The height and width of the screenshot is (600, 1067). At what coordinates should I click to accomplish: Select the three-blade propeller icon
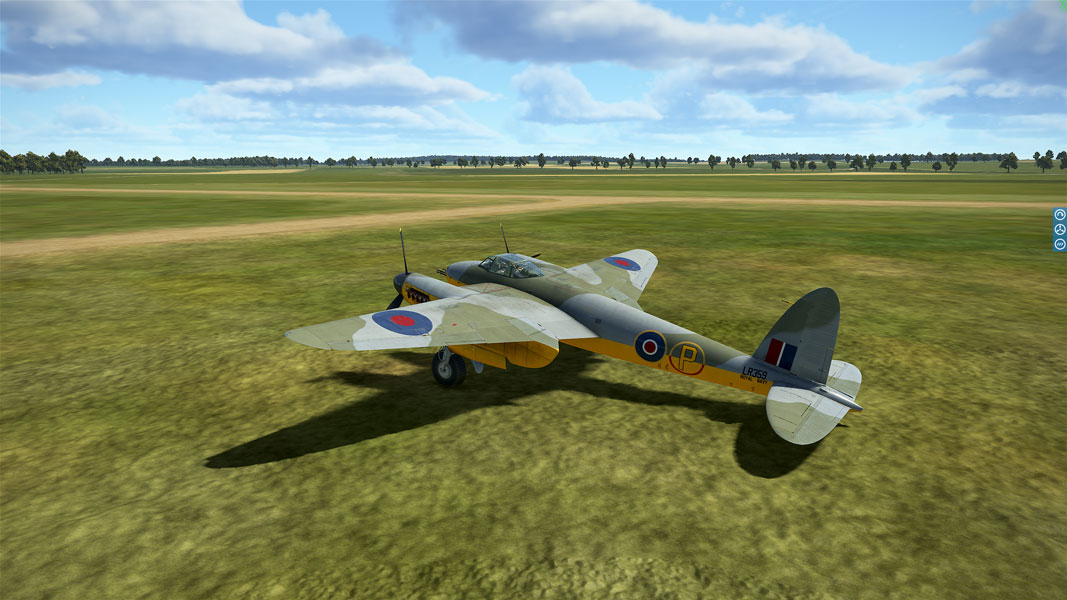click(1060, 229)
